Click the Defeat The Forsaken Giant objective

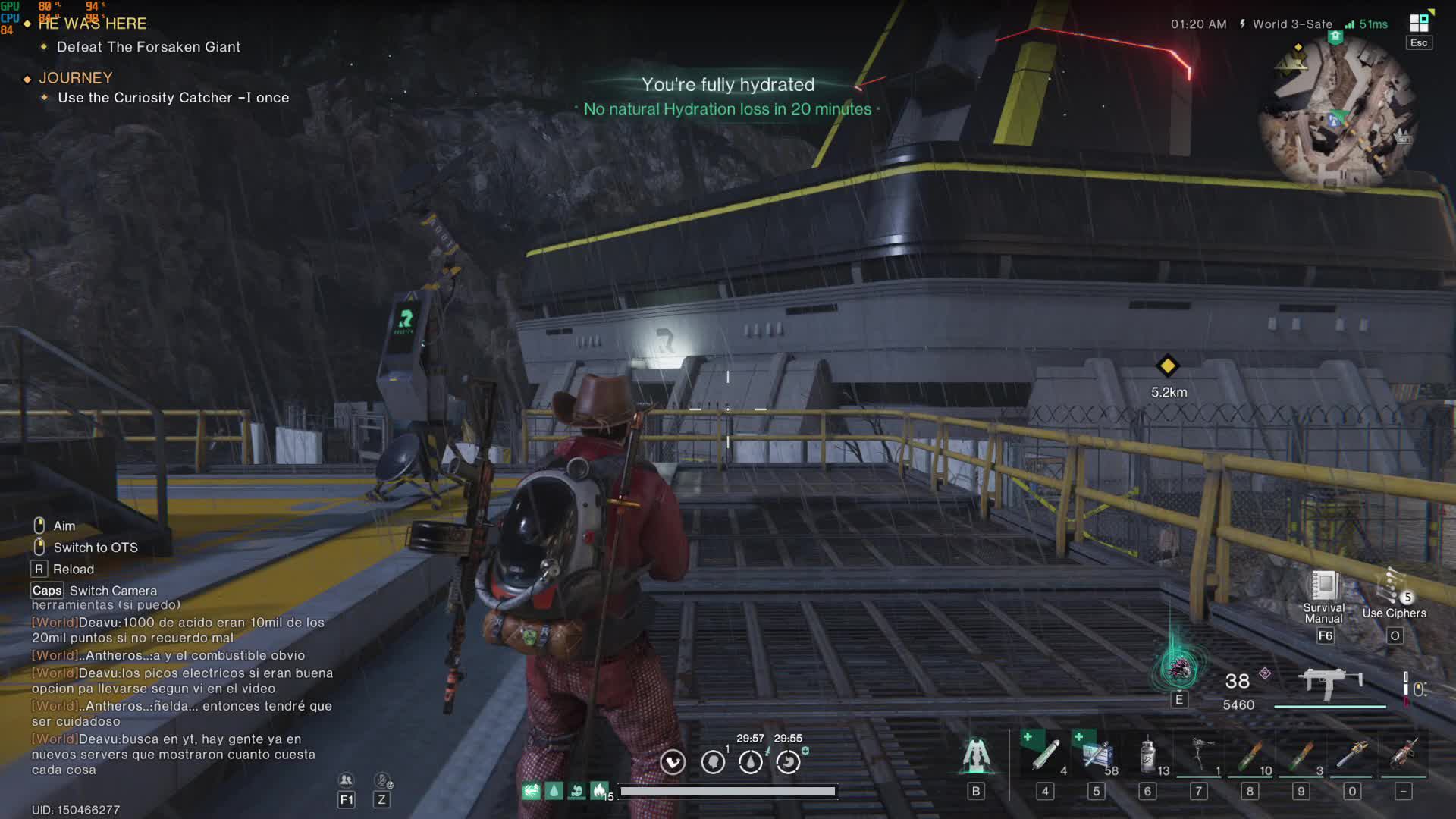point(149,47)
